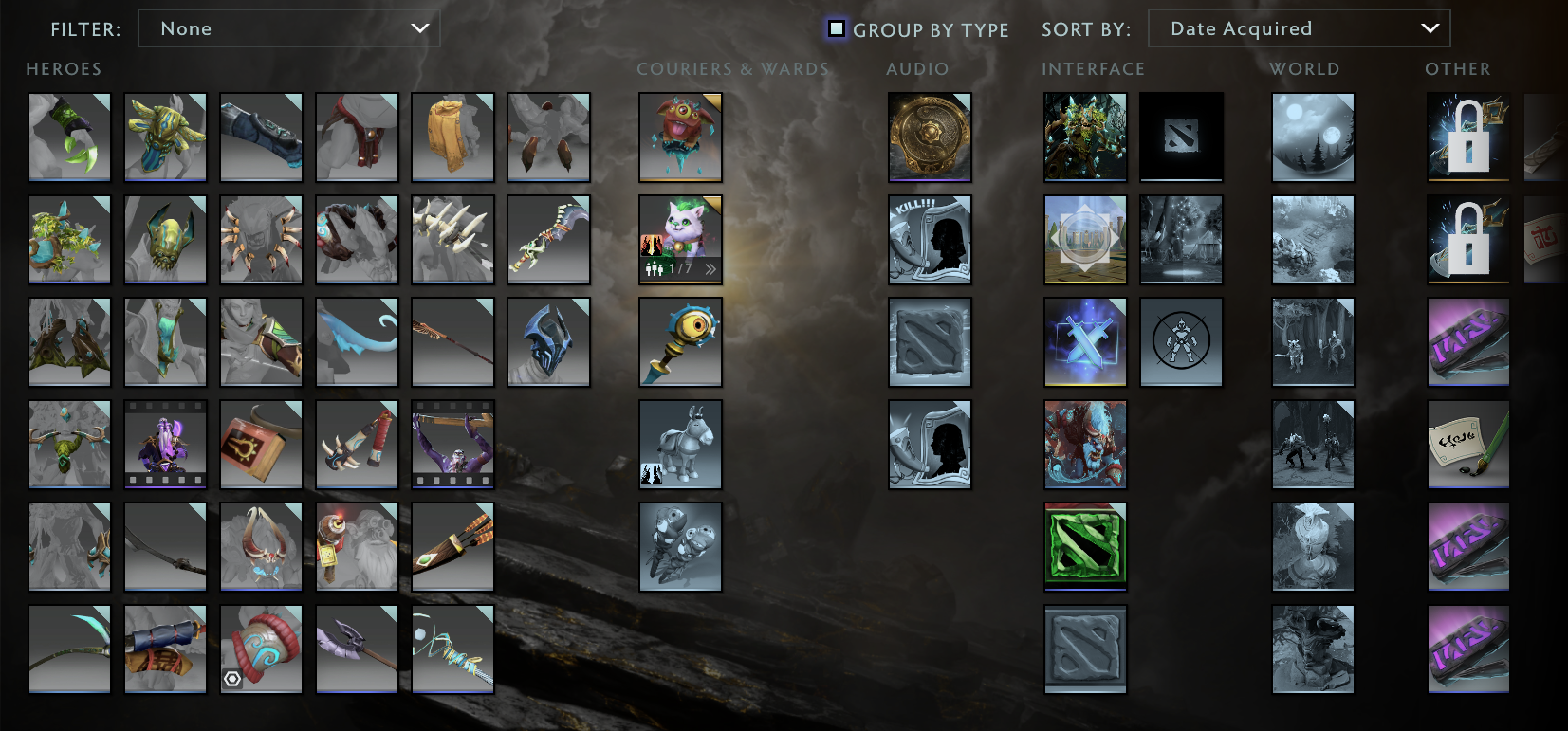
Task: Click the black Dota logo item in Interface column
Action: [1181, 137]
